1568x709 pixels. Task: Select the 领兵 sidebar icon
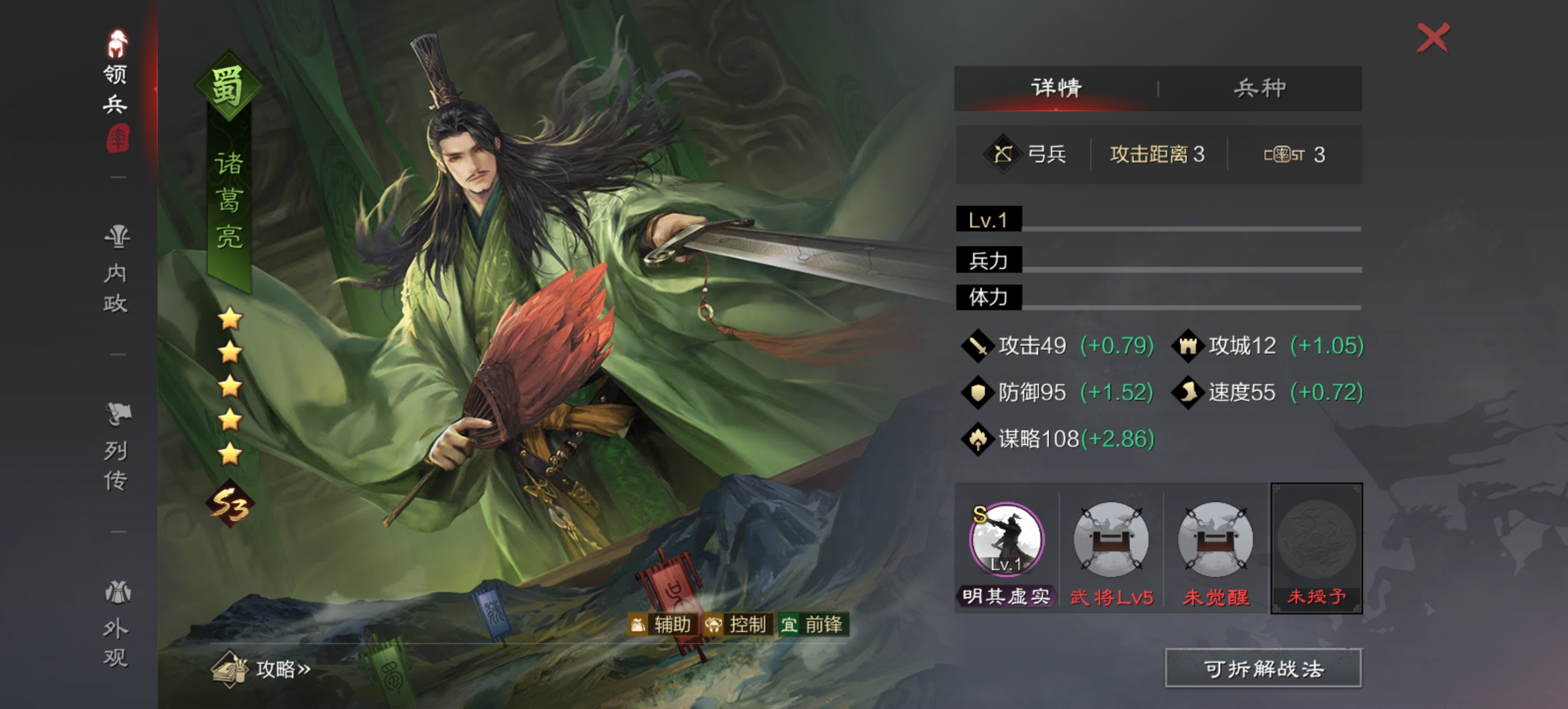click(x=116, y=72)
